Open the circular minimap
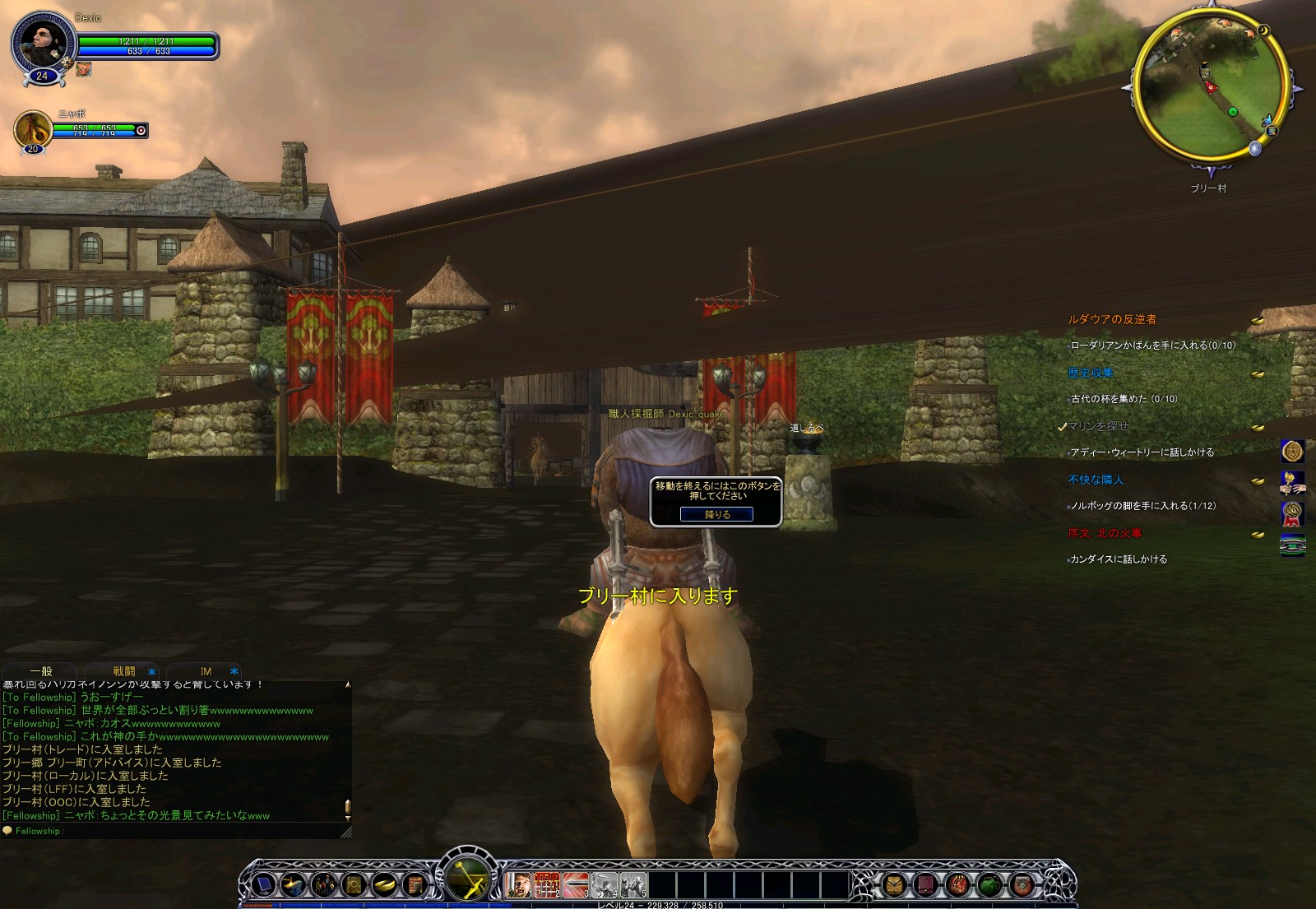This screenshot has height=909, width=1316. [1210, 85]
